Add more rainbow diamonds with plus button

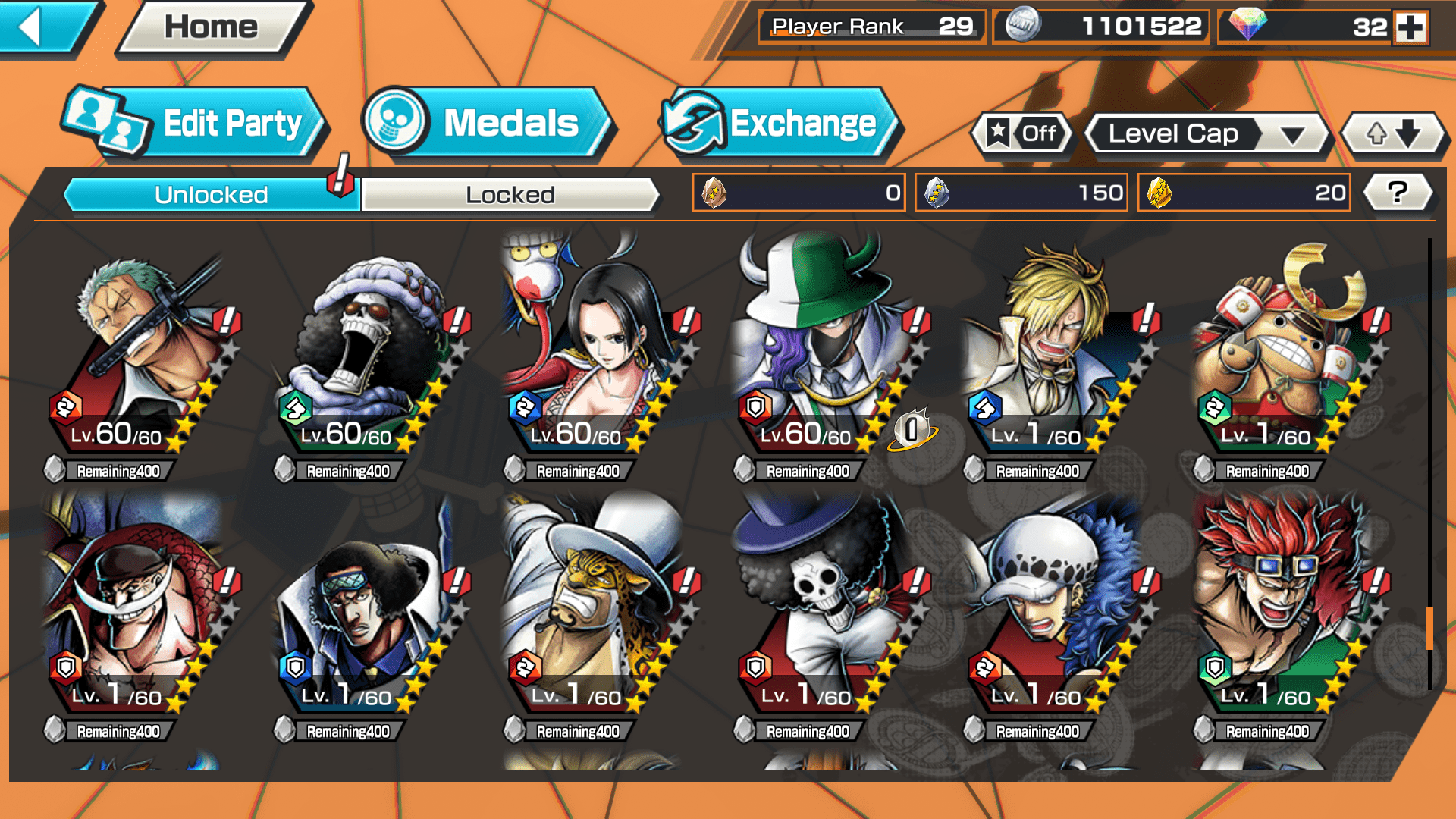(1410, 27)
